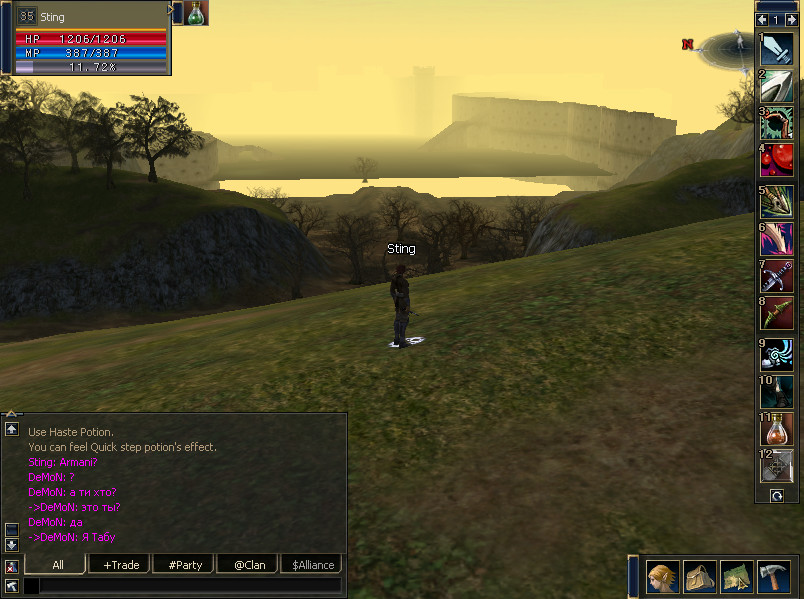Show the @Clan chat tab

click(249, 565)
